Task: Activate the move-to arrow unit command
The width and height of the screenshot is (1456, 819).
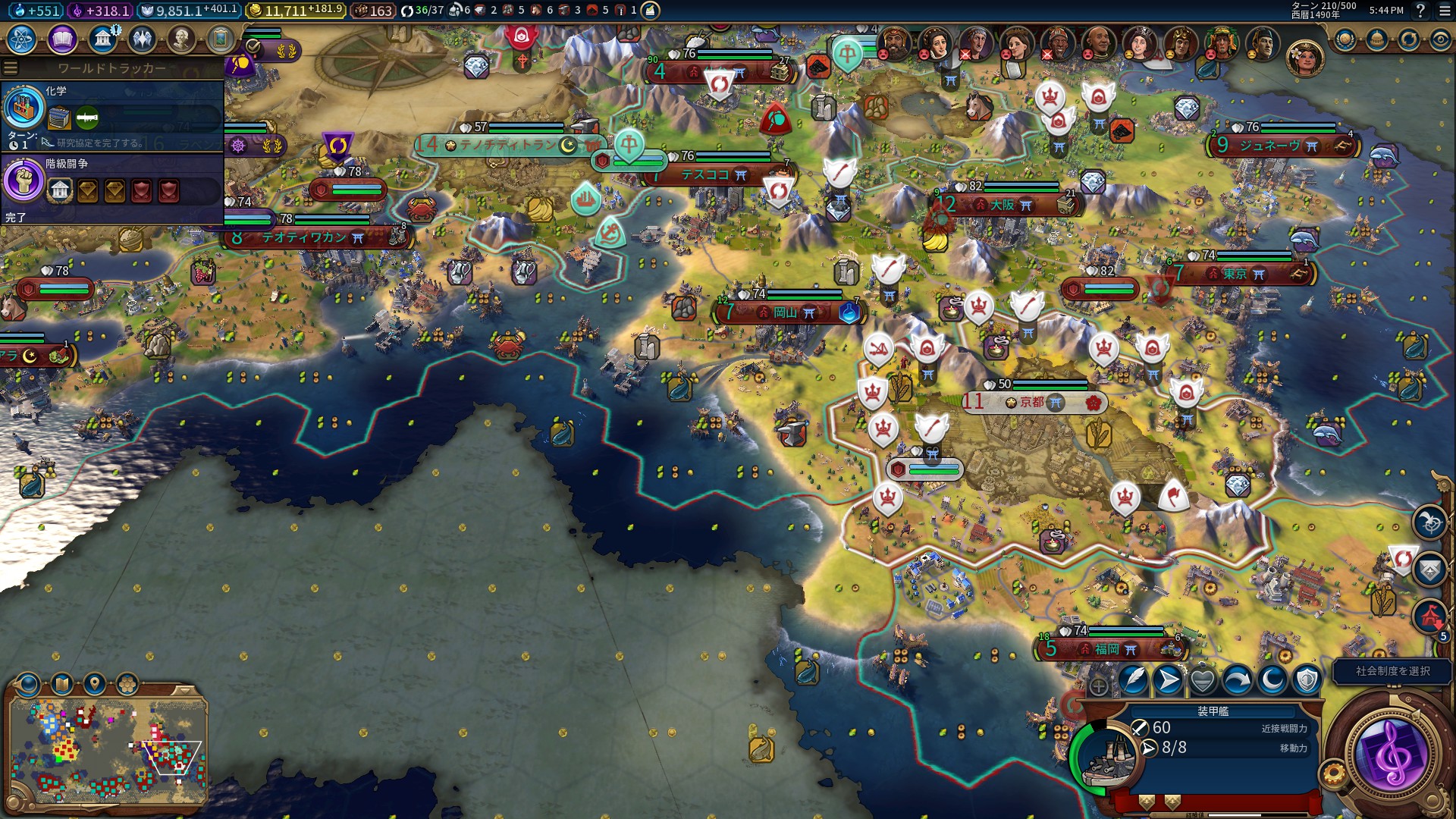Action: (1168, 680)
